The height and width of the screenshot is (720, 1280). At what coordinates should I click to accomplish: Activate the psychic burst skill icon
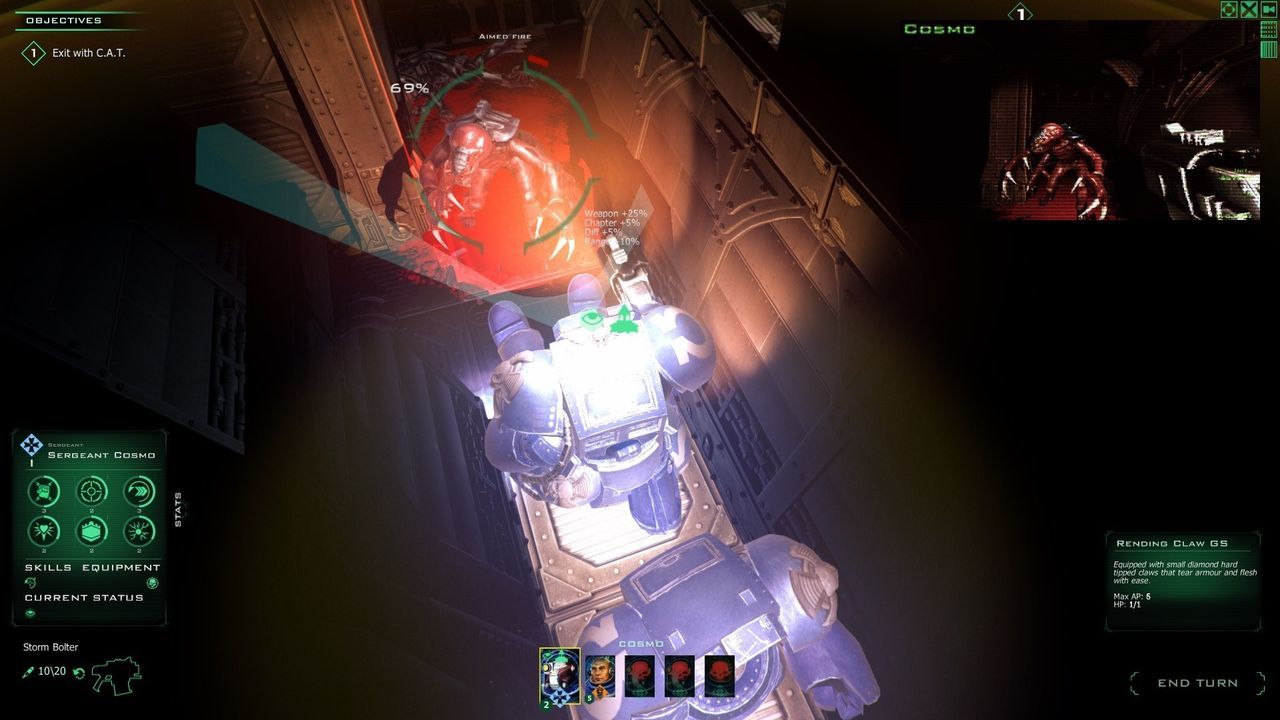pos(139,533)
